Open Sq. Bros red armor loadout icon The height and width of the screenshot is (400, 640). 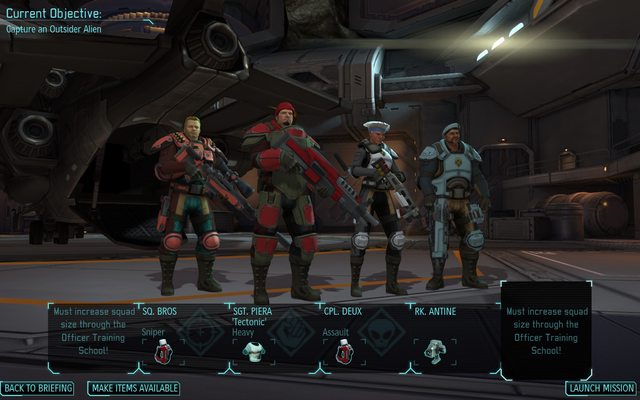163,351
